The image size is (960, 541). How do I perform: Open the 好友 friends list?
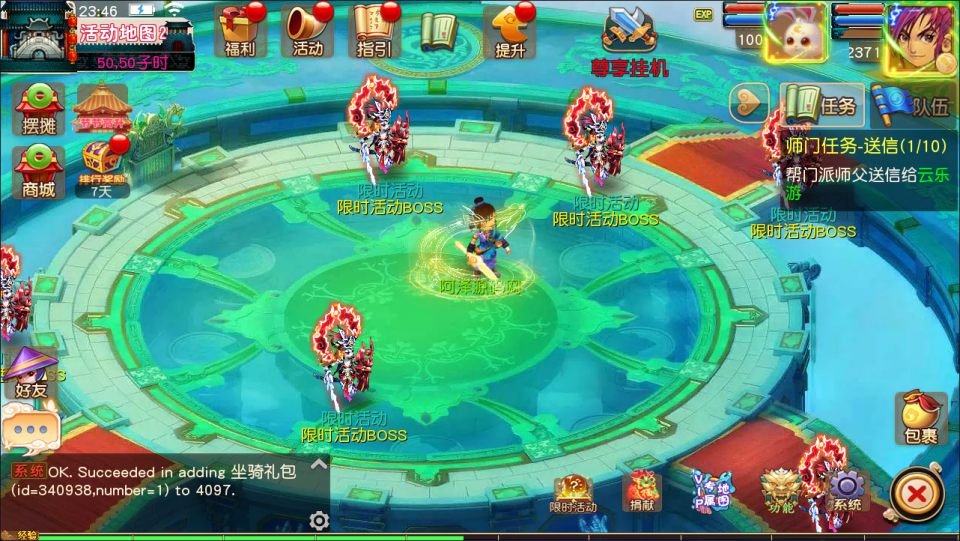pyautogui.click(x=30, y=373)
